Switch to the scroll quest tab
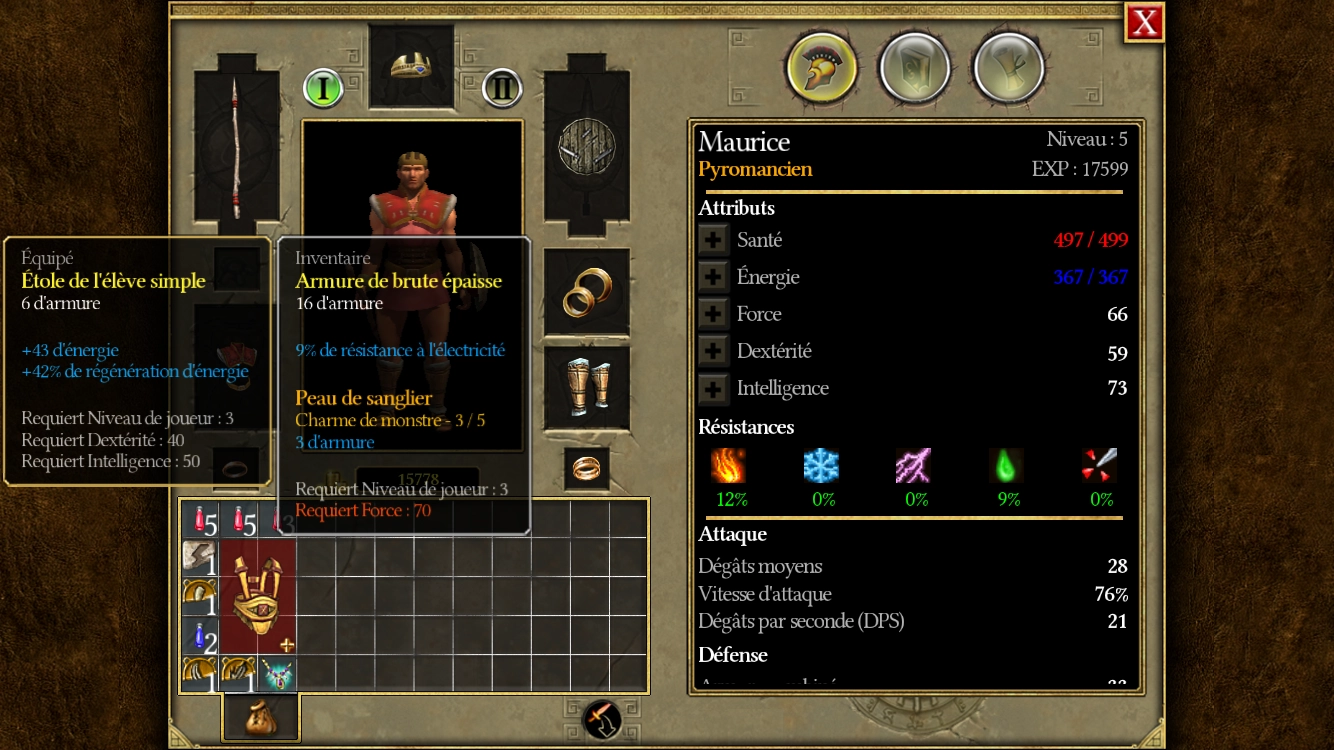Image resolution: width=1334 pixels, height=750 pixels. pyautogui.click(x=1007, y=68)
